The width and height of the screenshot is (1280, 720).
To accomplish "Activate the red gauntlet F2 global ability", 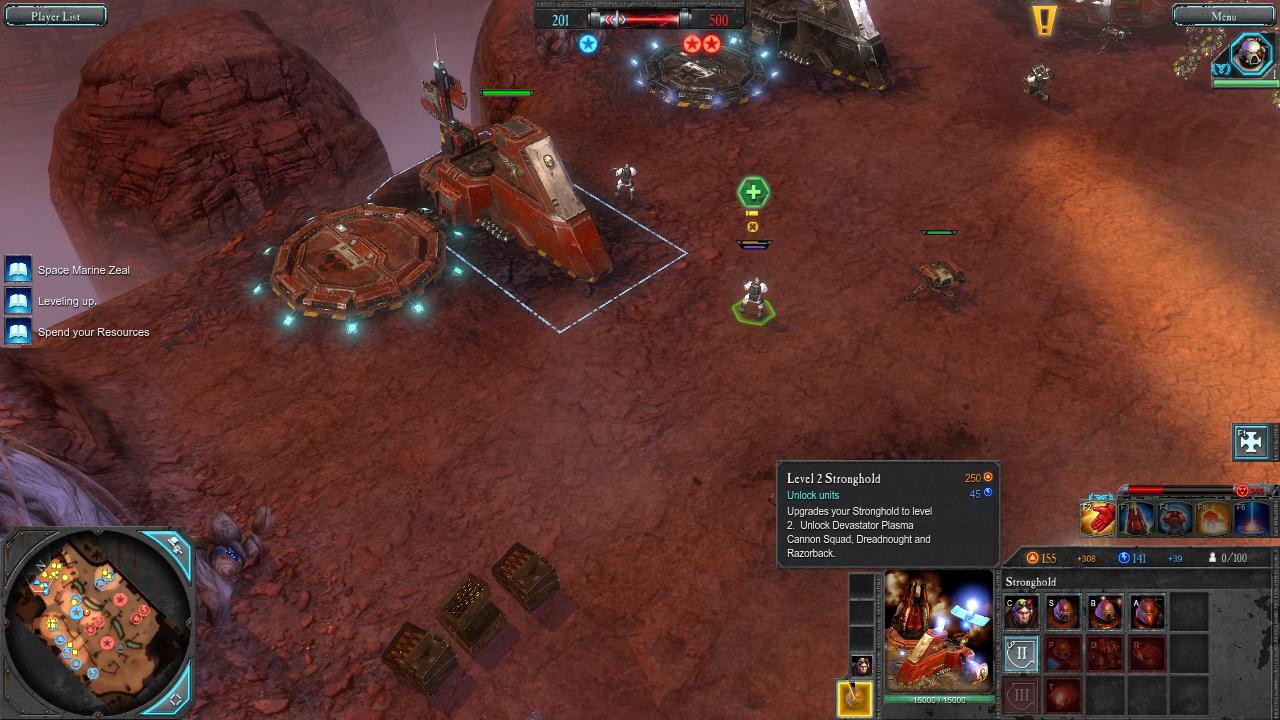I will coord(1098,518).
